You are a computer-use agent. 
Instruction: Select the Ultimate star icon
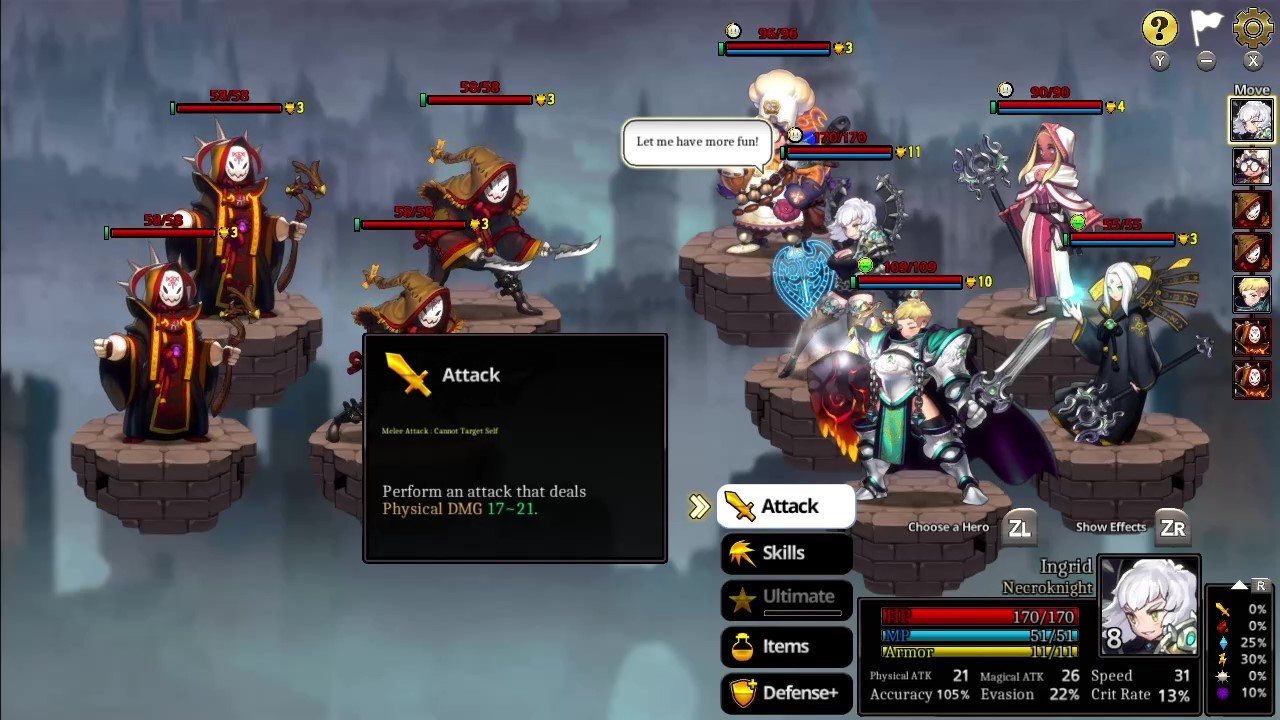click(742, 598)
